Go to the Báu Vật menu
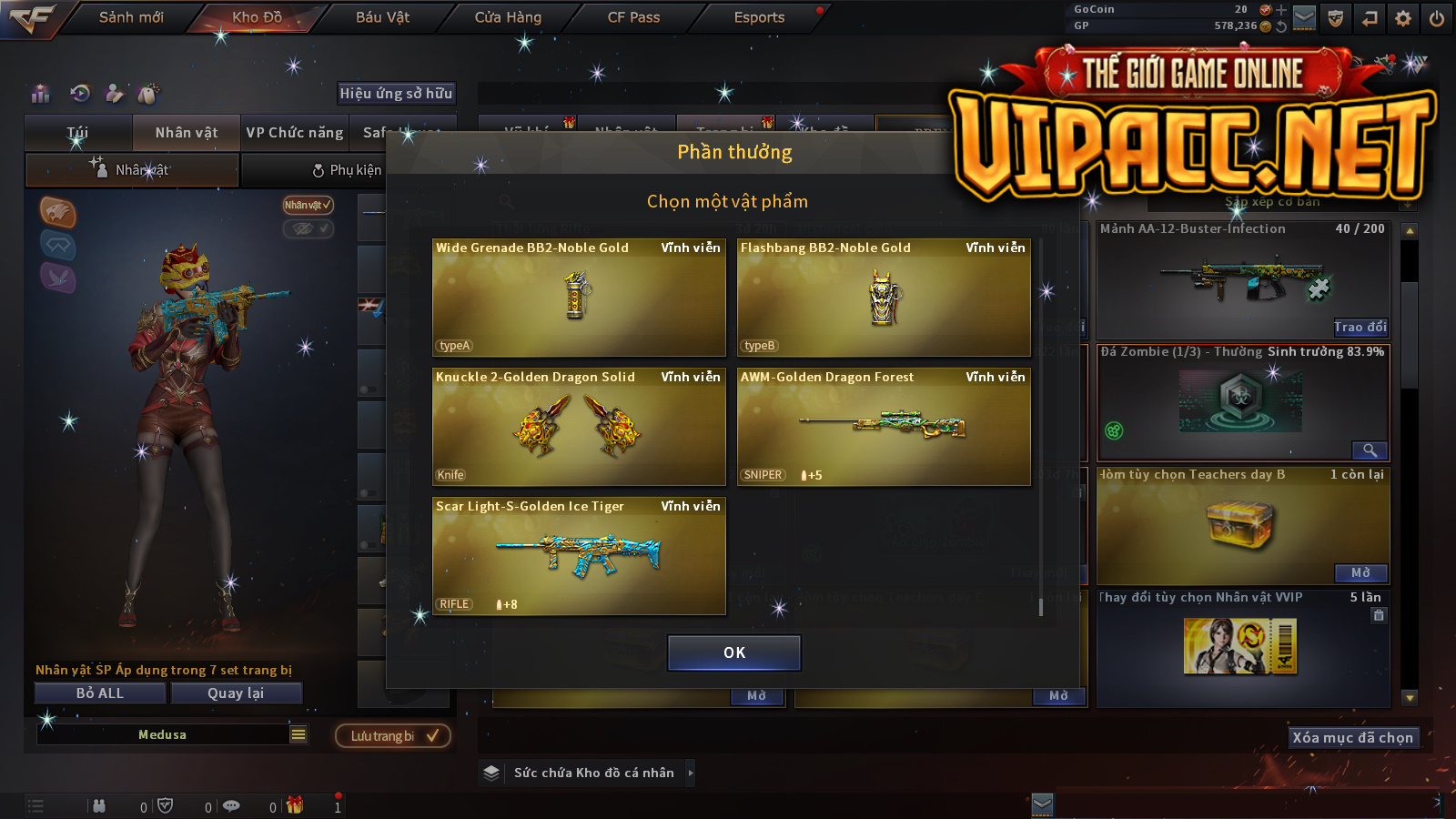The height and width of the screenshot is (819, 1456). [382, 17]
